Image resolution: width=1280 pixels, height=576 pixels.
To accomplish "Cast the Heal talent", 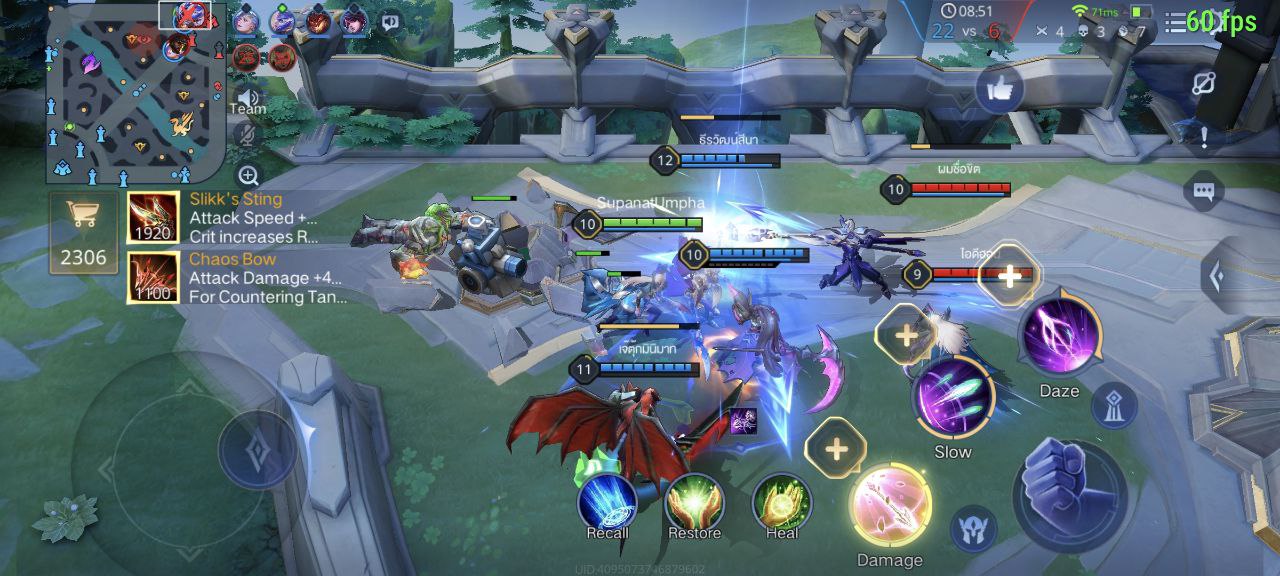I will tap(782, 500).
